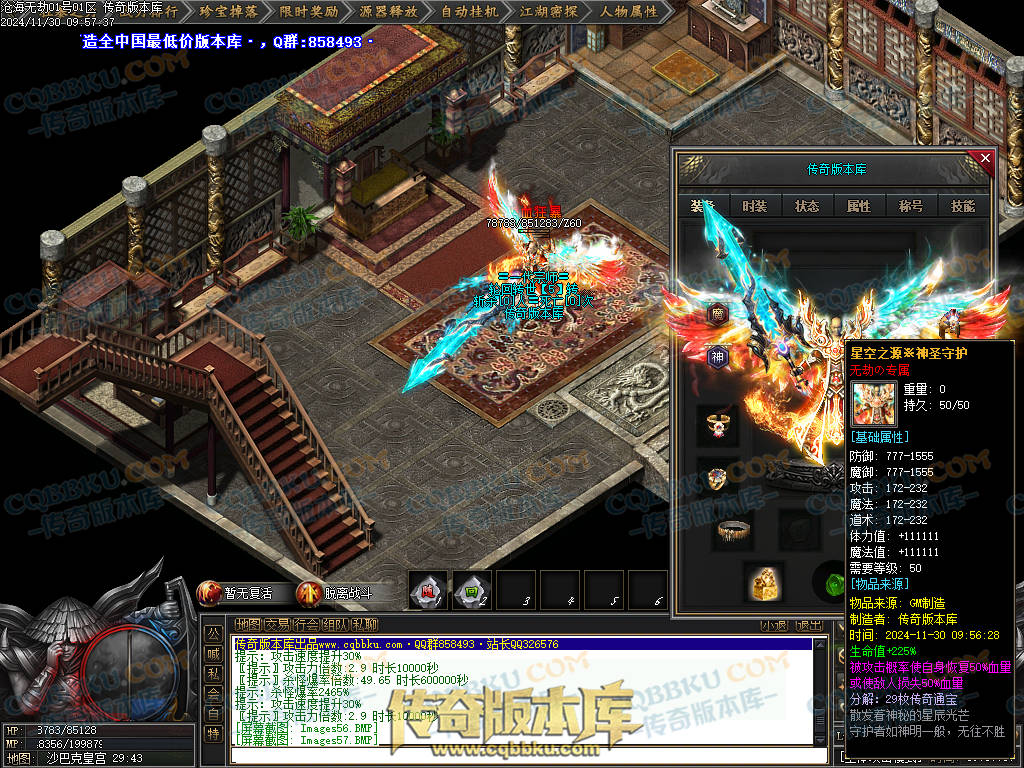This screenshot has width=1024, height=768.
Task: Switch to the 状态 status tab
Action: (807, 206)
